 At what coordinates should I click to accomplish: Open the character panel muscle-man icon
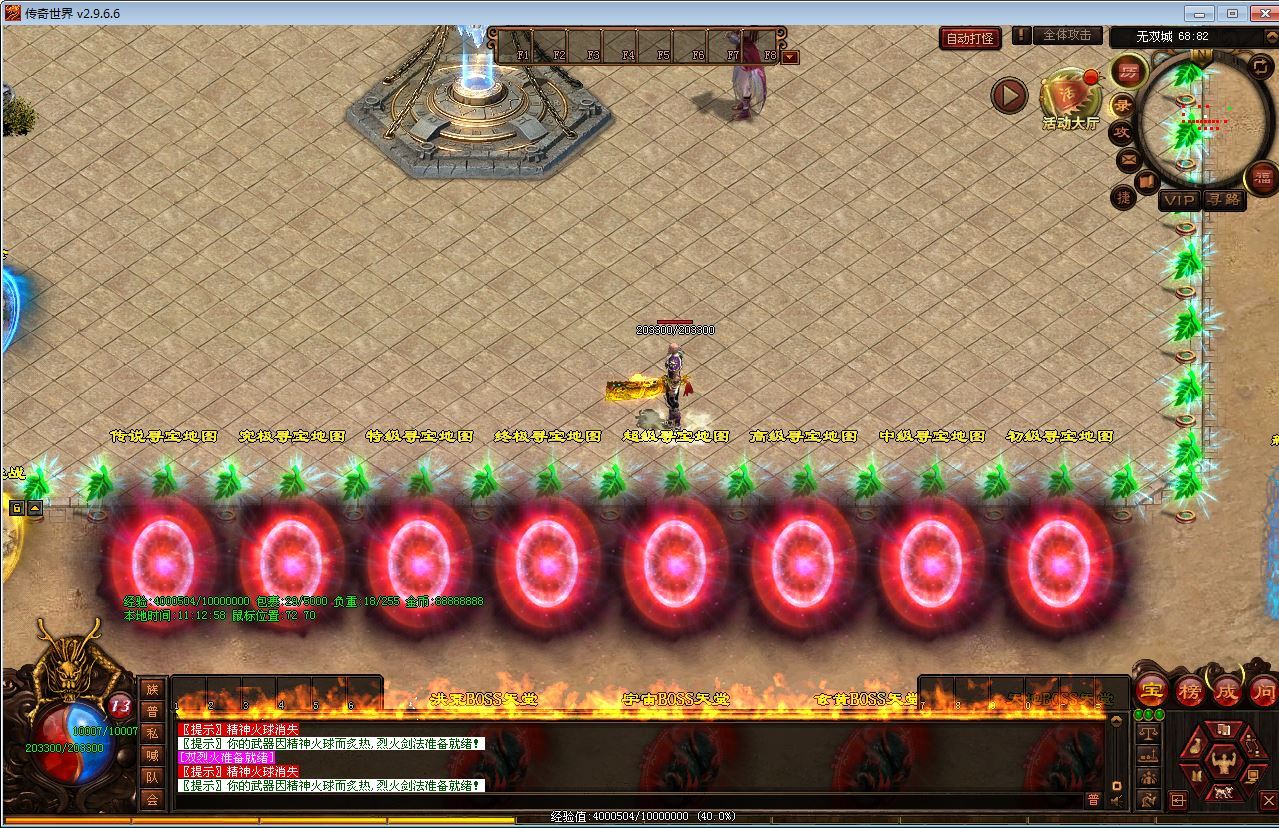pyautogui.click(x=1222, y=764)
